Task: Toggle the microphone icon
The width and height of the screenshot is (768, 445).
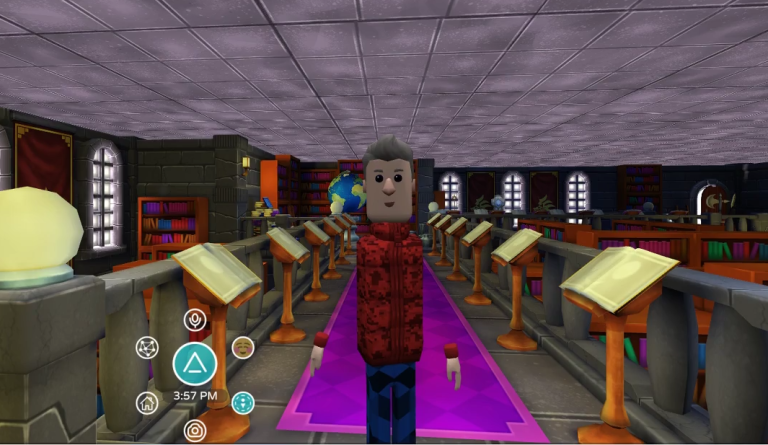Action: 195,320
